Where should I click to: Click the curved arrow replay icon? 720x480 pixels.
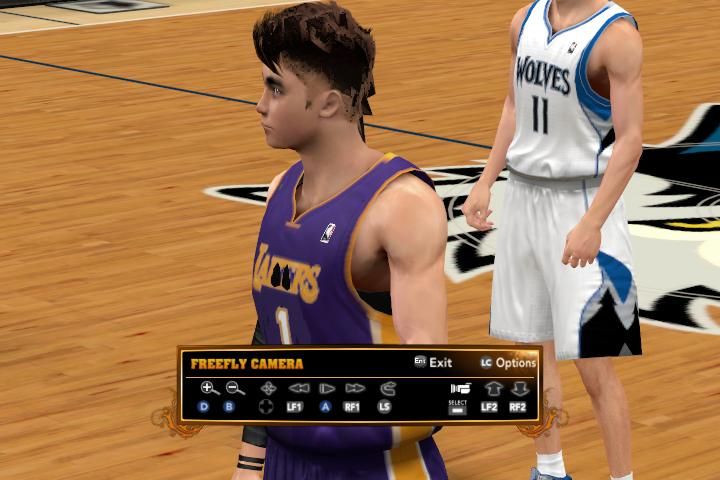click(386, 388)
